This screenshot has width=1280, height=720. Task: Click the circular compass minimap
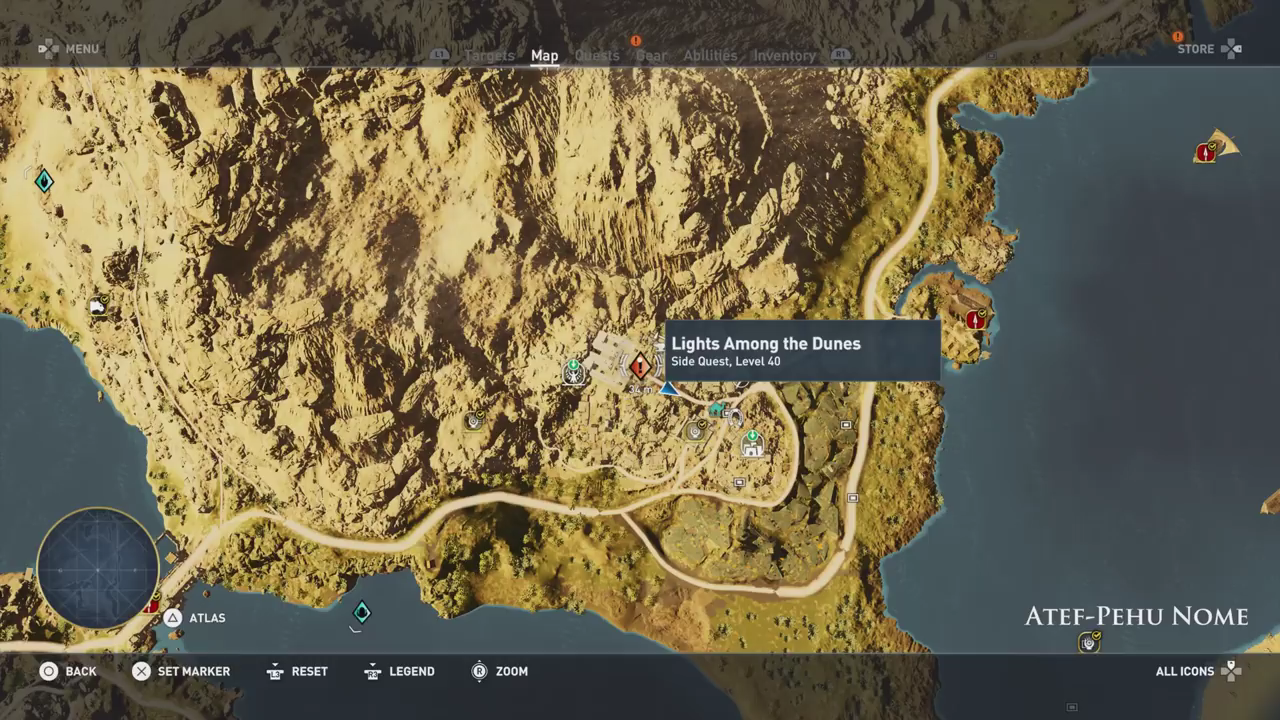[98, 569]
